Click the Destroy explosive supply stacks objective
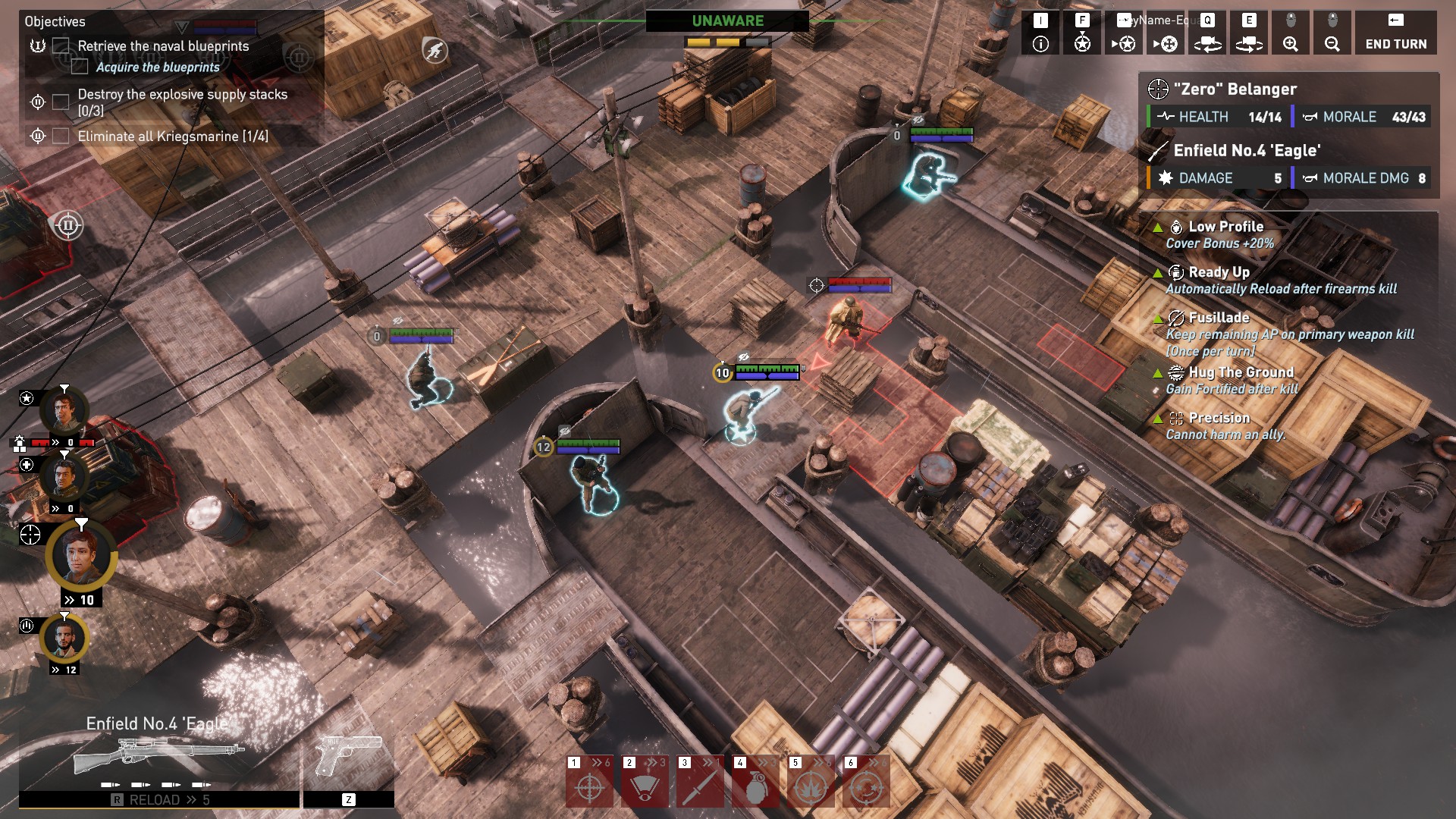This screenshot has height=819, width=1456. coord(182,102)
